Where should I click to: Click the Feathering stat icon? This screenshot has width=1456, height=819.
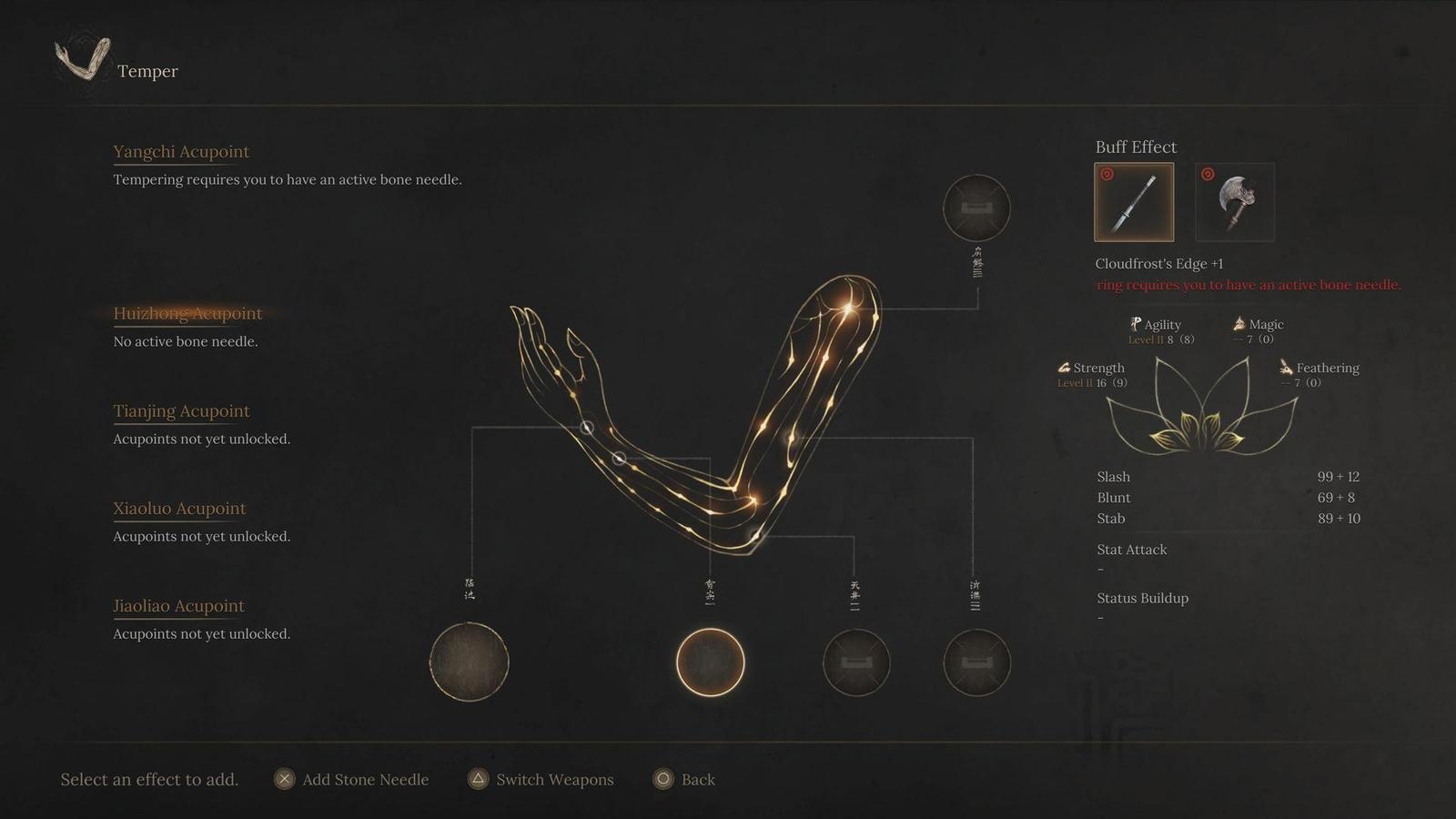1286,367
